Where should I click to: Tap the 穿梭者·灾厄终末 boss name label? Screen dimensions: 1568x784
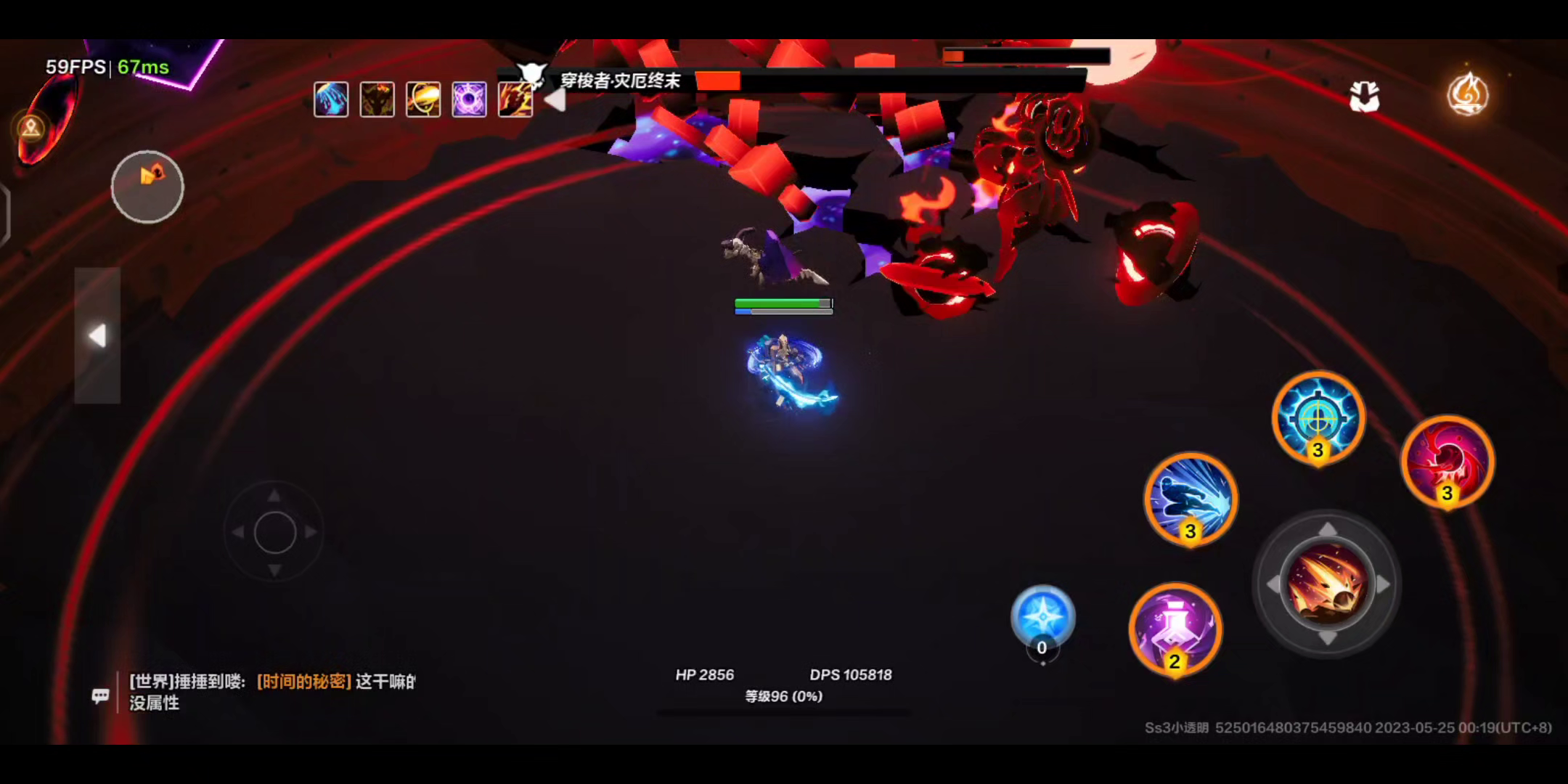click(621, 81)
